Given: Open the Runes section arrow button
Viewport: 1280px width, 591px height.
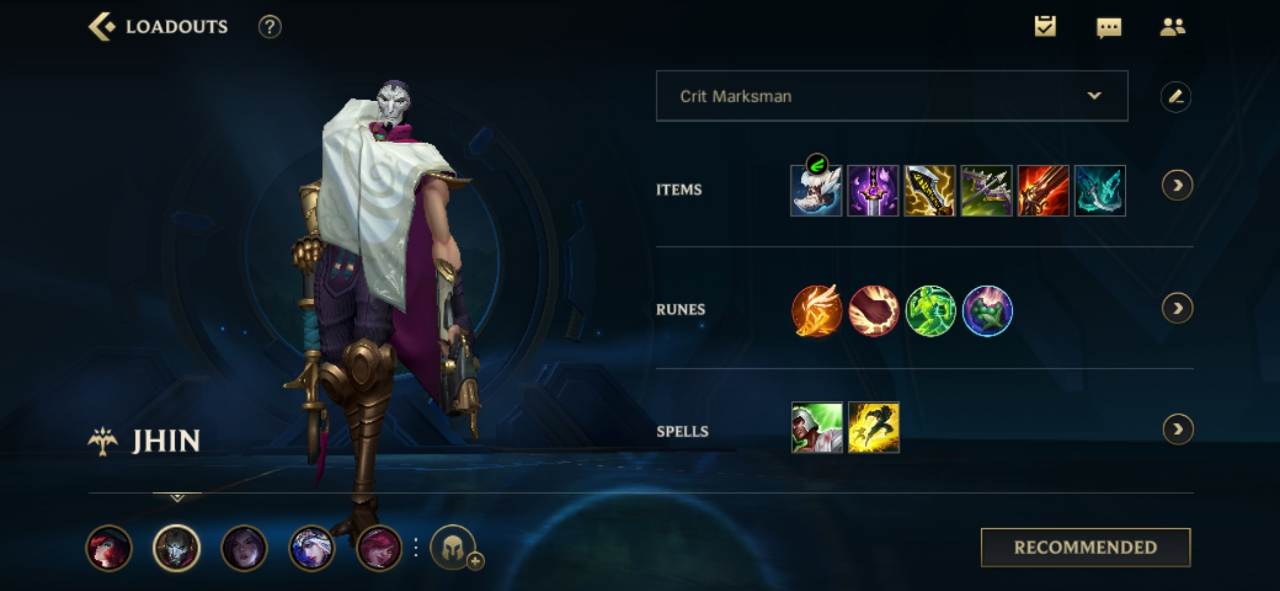Looking at the screenshot, I should click(x=1177, y=308).
